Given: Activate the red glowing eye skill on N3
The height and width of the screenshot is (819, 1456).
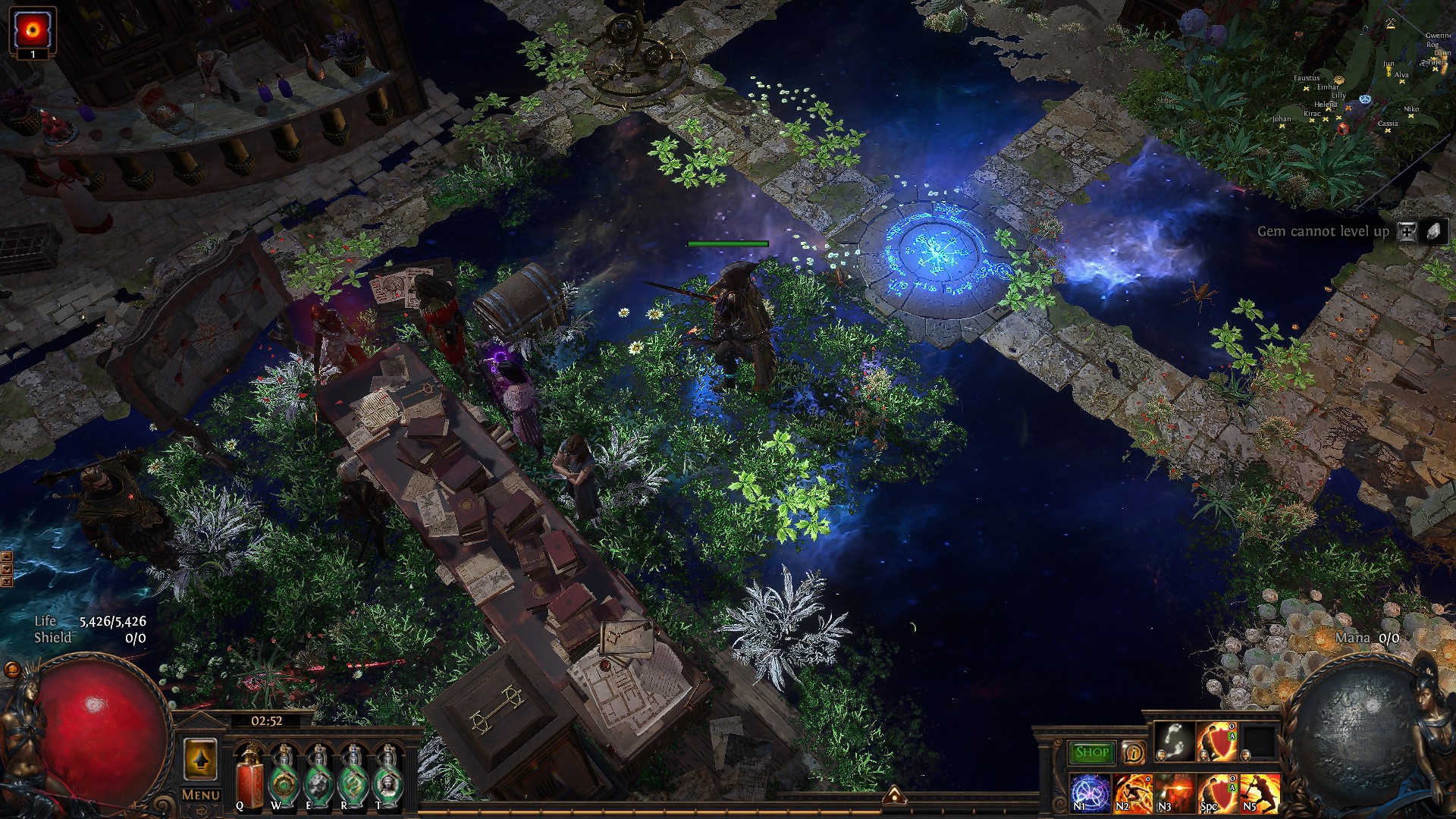Looking at the screenshot, I should 1175,793.
